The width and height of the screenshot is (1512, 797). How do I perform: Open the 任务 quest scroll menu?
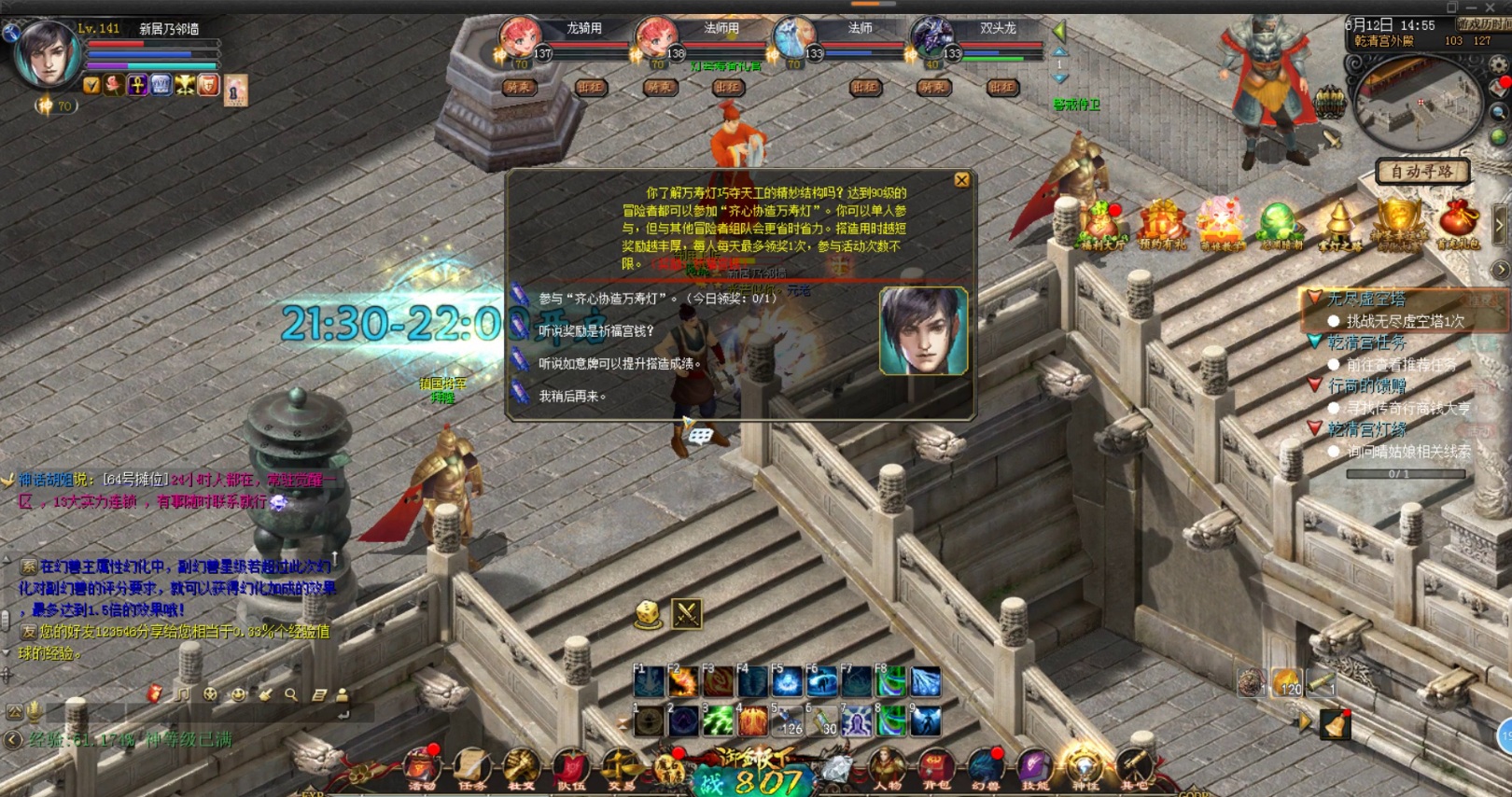click(471, 768)
